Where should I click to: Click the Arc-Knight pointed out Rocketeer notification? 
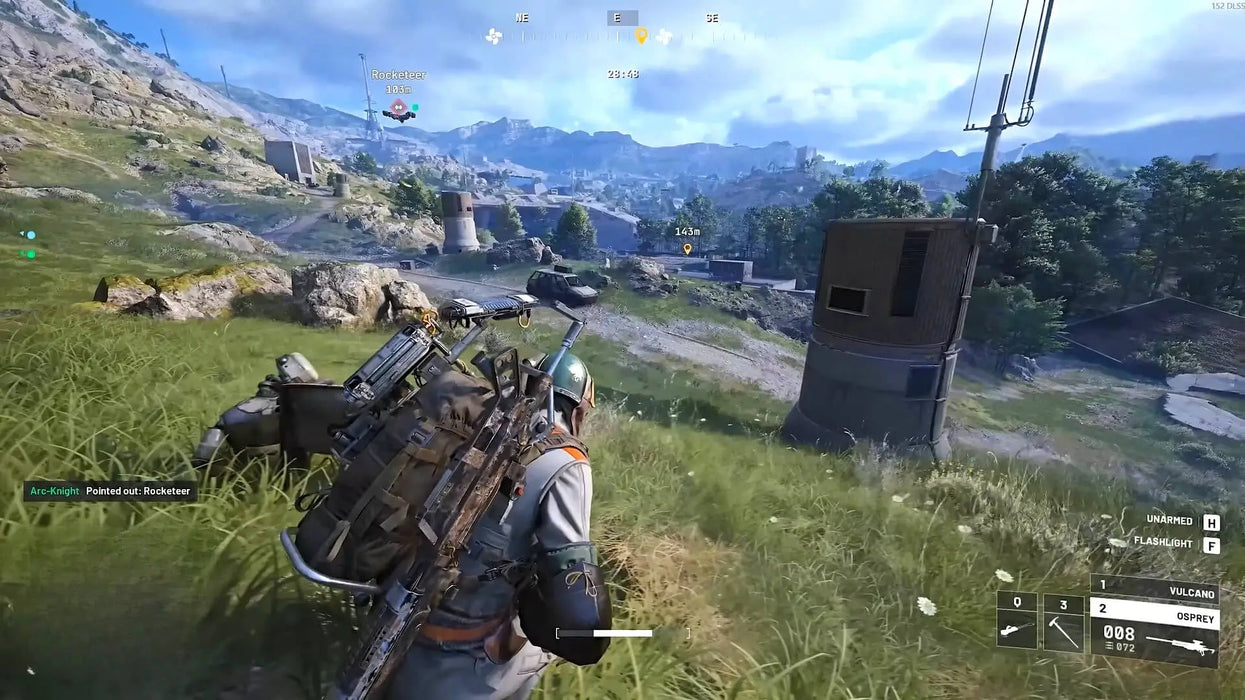[x=110, y=491]
